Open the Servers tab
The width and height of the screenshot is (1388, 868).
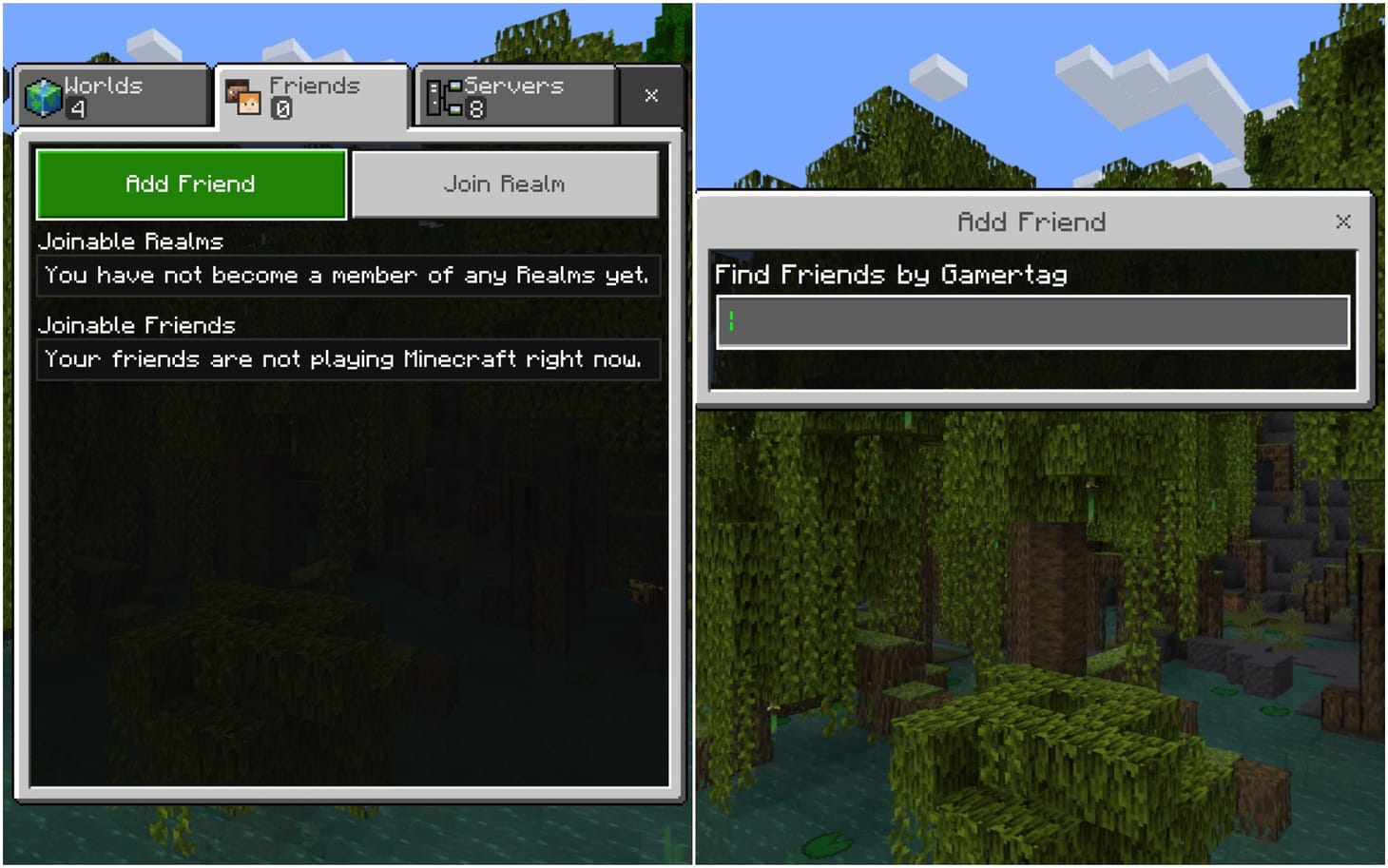tap(513, 95)
